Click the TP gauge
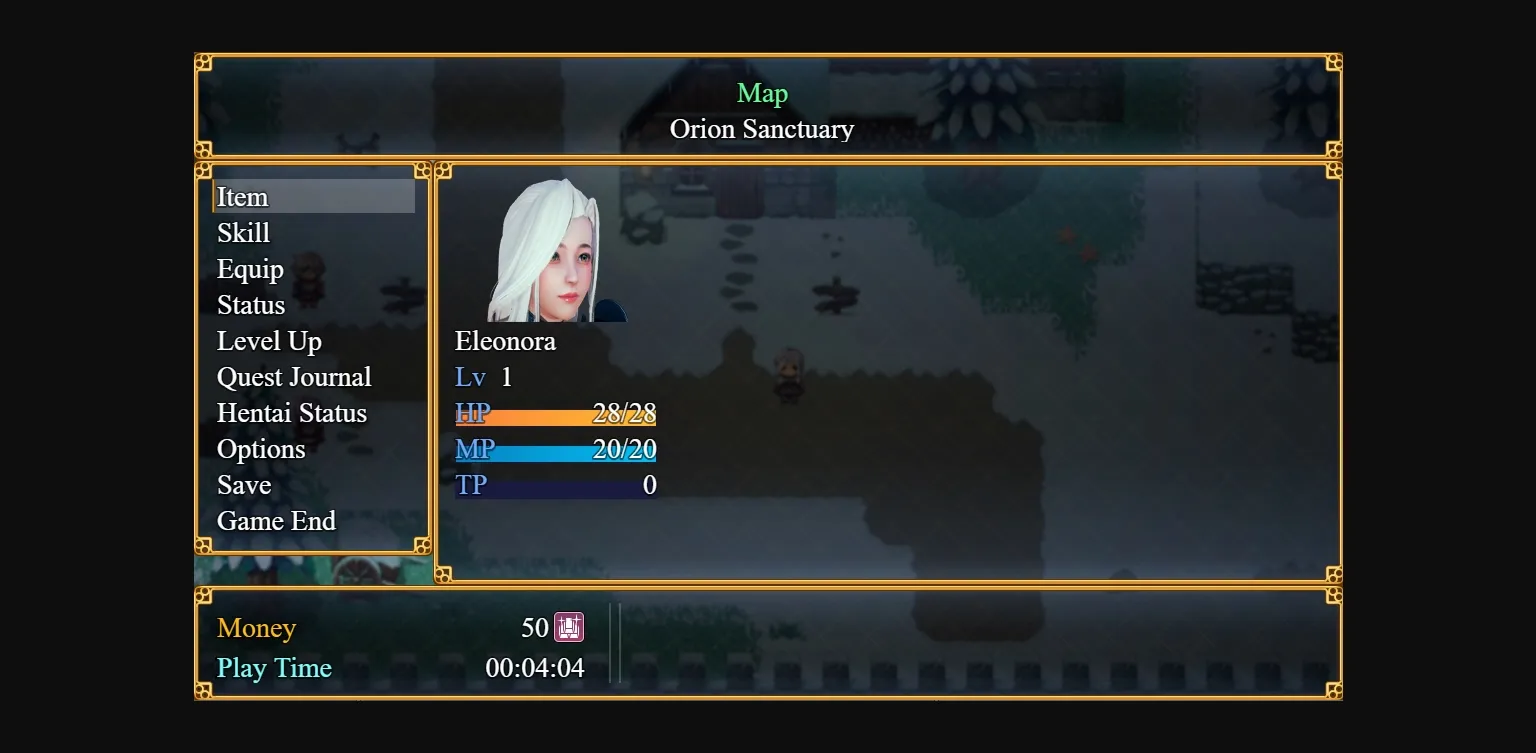The height and width of the screenshot is (753, 1536). pos(555,485)
